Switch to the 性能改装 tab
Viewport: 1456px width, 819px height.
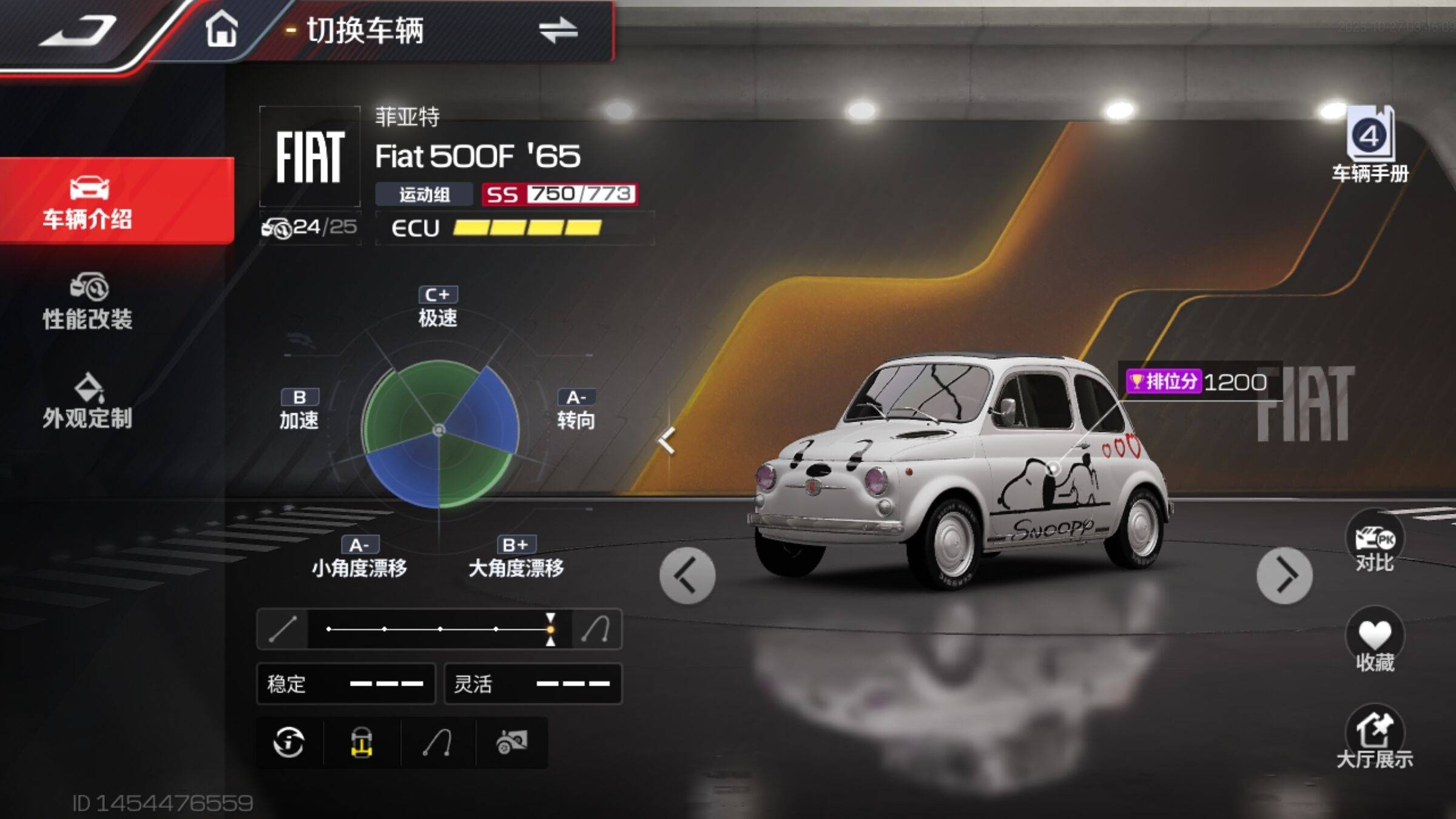pyautogui.click(x=89, y=302)
